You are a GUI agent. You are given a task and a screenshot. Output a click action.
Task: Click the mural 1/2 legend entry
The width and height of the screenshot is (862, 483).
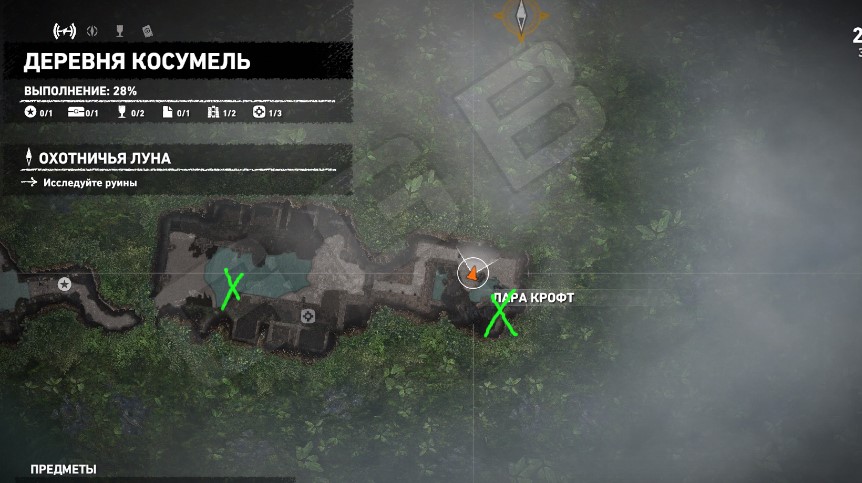(x=222, y=113)
